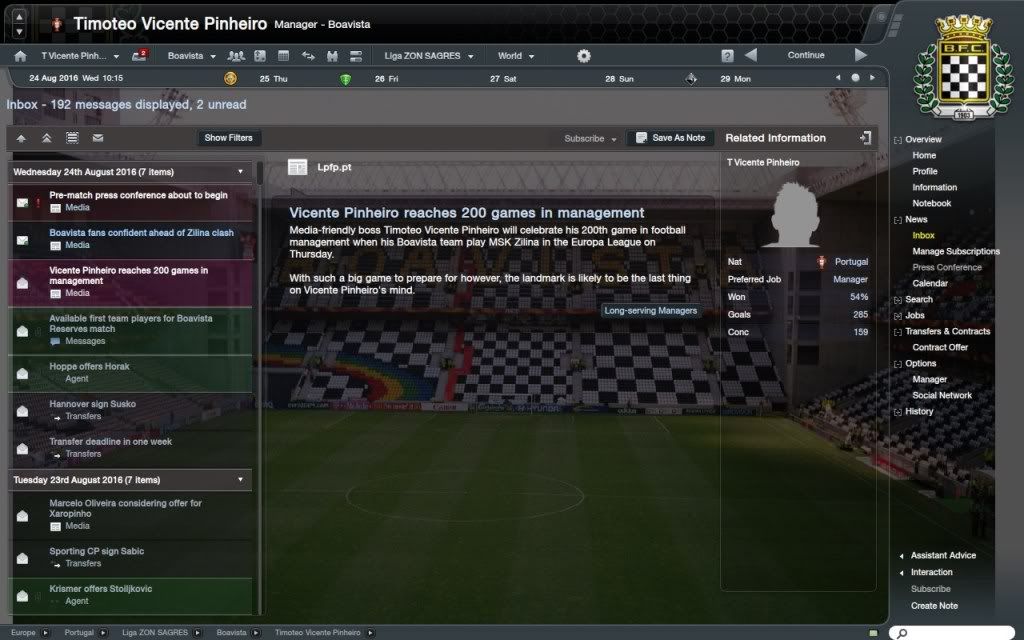Go to Manage Subscriptions
The width and height of the screenshot is (1024, 640).
click(x=955, y=252)
